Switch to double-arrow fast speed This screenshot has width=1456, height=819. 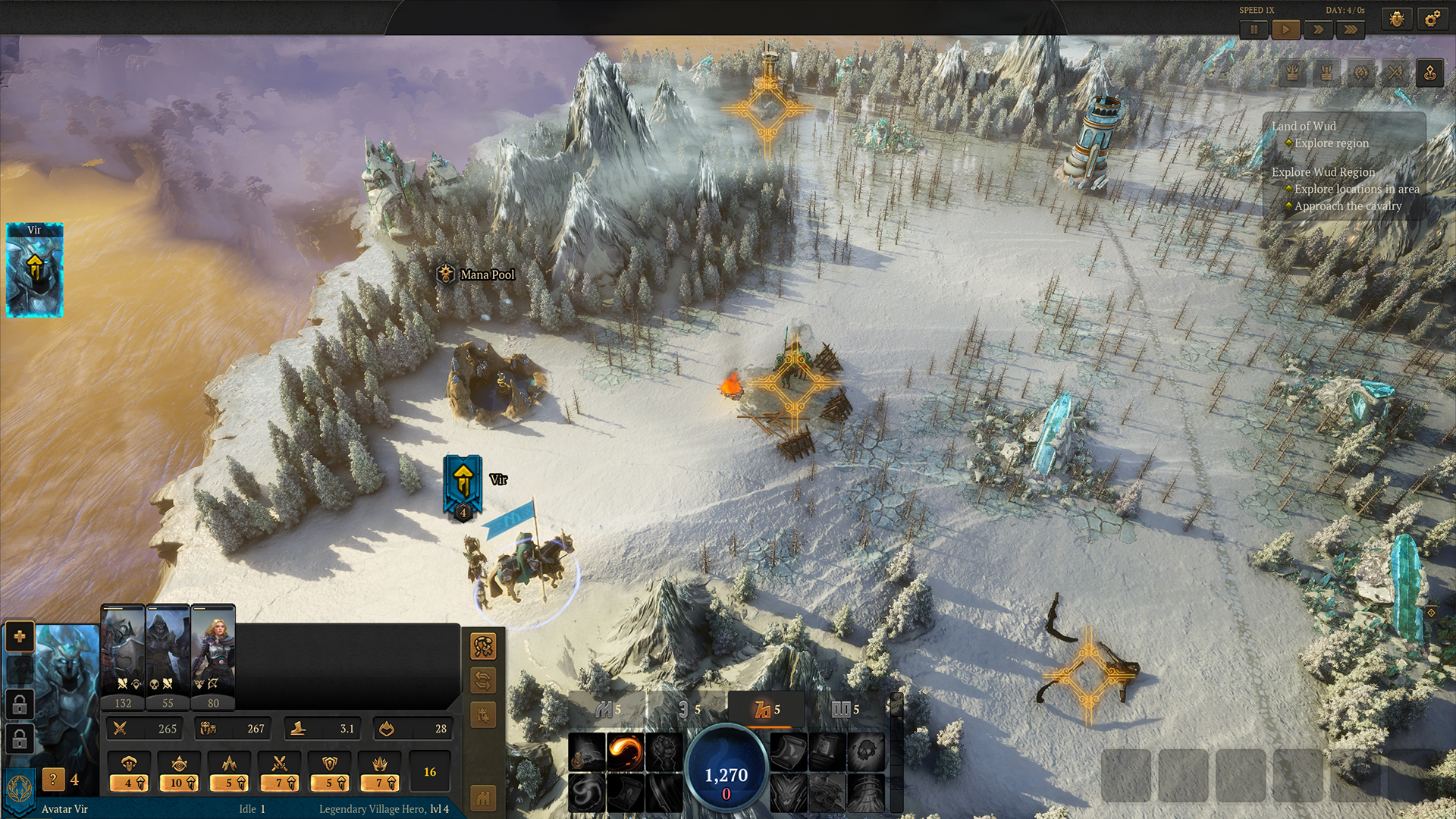point(1318,30)
